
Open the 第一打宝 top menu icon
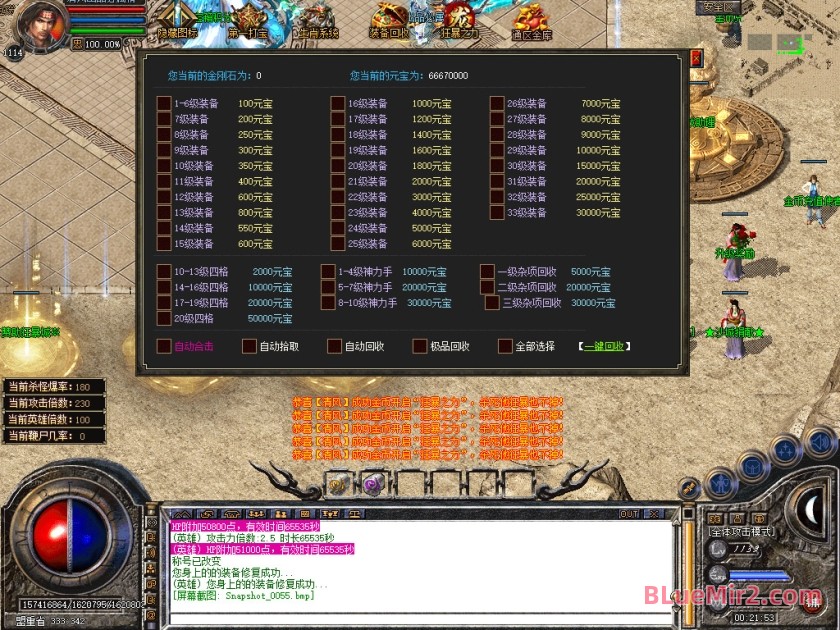(x=246, y=20)
